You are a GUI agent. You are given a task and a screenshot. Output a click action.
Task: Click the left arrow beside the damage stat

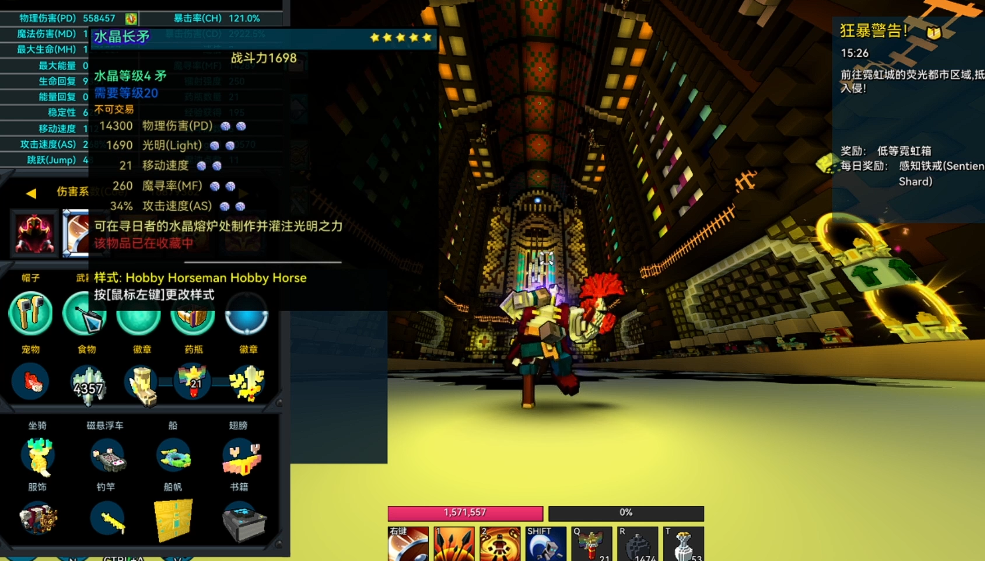coord(31,192)
